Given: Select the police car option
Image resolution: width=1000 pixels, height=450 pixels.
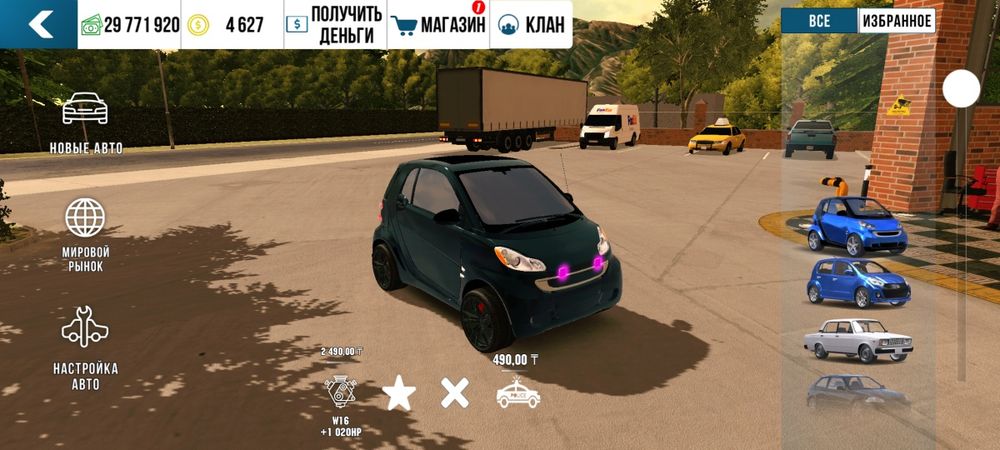Looking at the screenshot, I should (518, 394).
